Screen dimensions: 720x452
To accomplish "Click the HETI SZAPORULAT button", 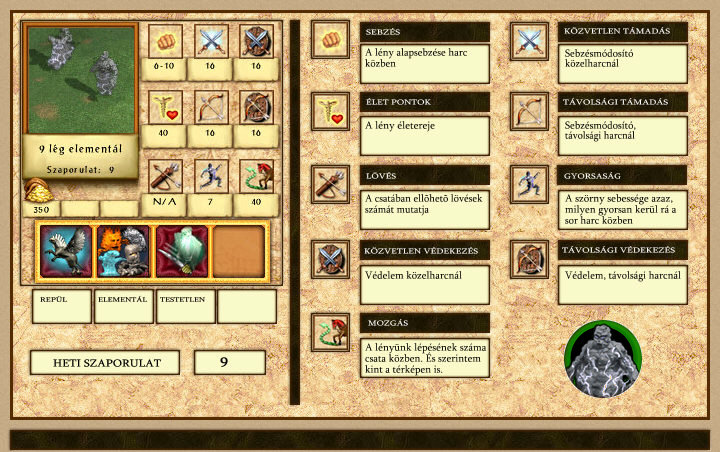I will (x=104, y=362).
